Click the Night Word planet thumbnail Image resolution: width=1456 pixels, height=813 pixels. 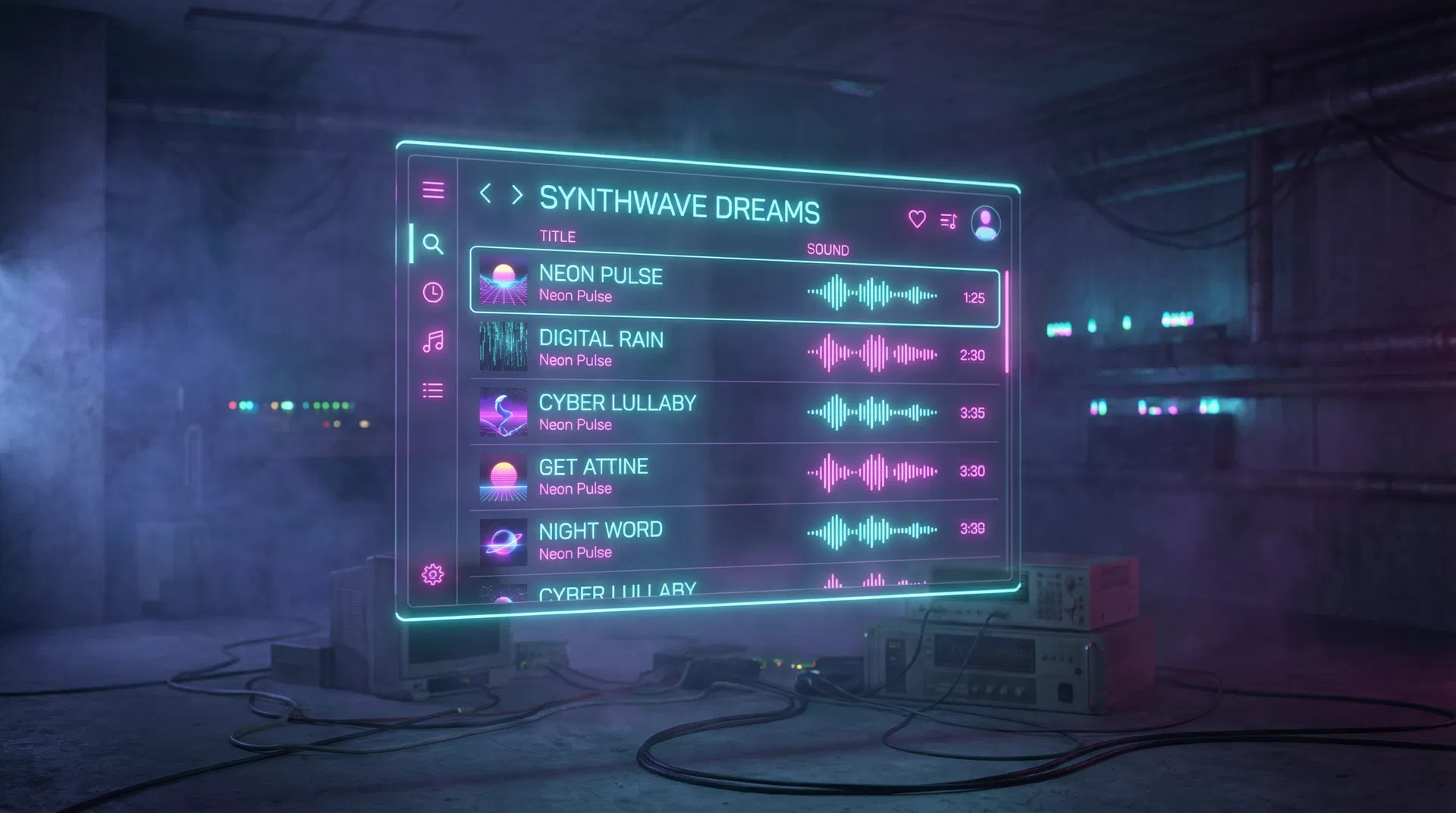(503, 541)
